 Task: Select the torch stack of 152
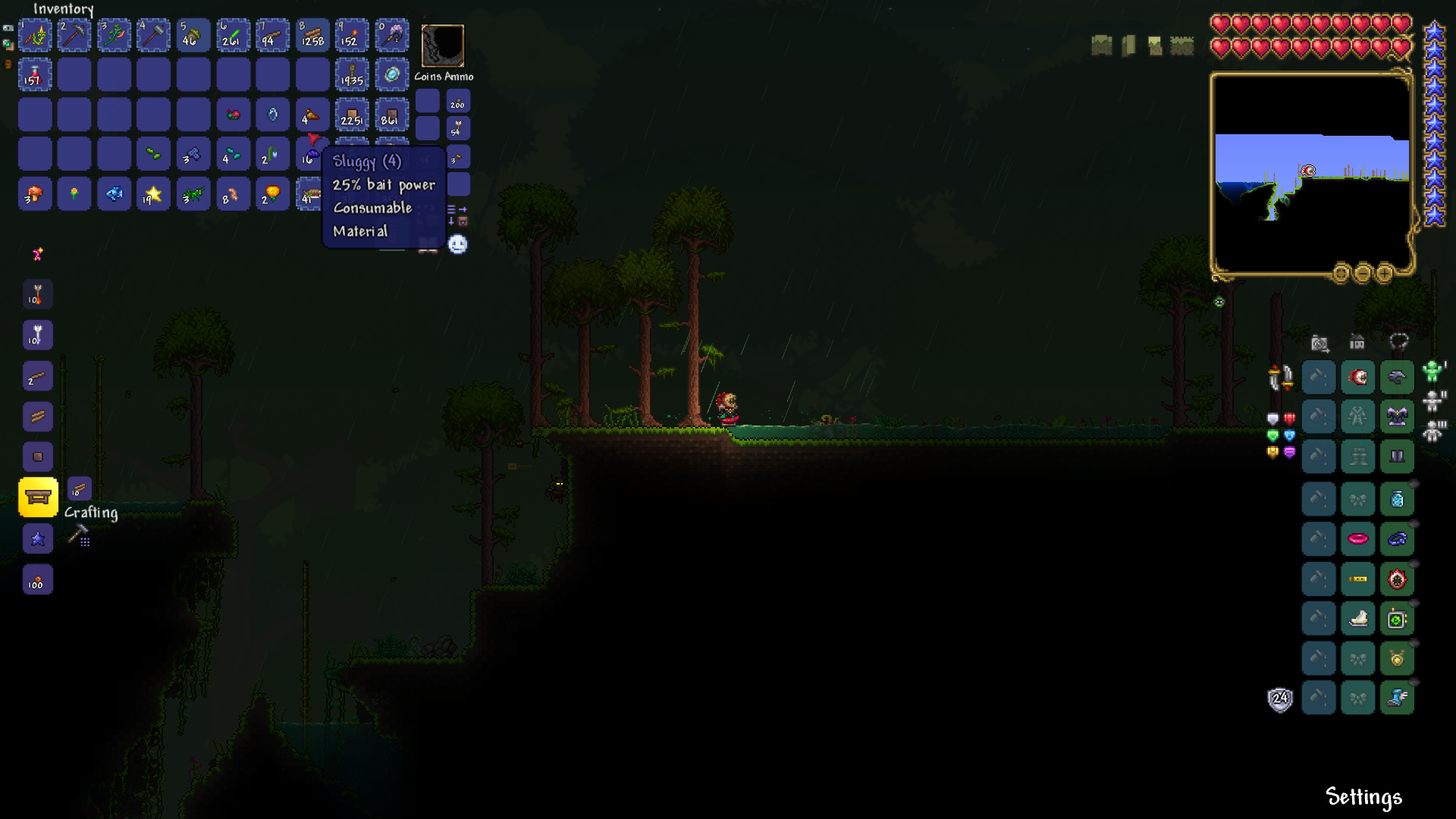coord(352,36)
